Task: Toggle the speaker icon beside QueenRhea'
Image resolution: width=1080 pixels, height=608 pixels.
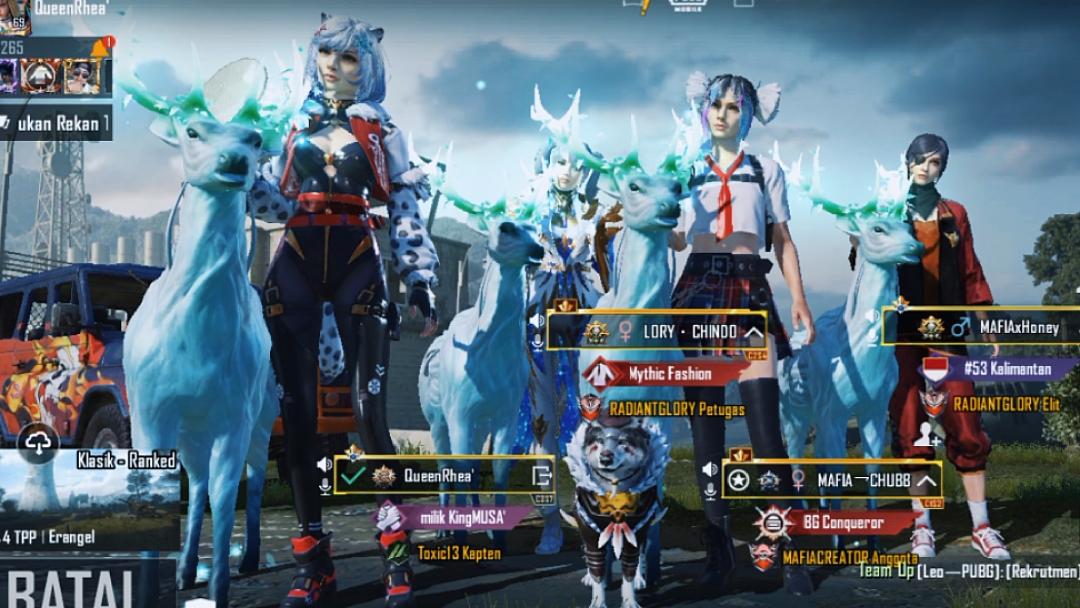Action: pos(325,465)
